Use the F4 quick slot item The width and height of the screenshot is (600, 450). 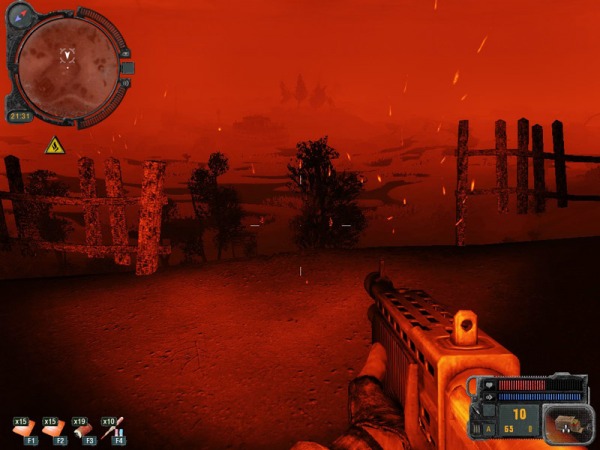[113, 430]
